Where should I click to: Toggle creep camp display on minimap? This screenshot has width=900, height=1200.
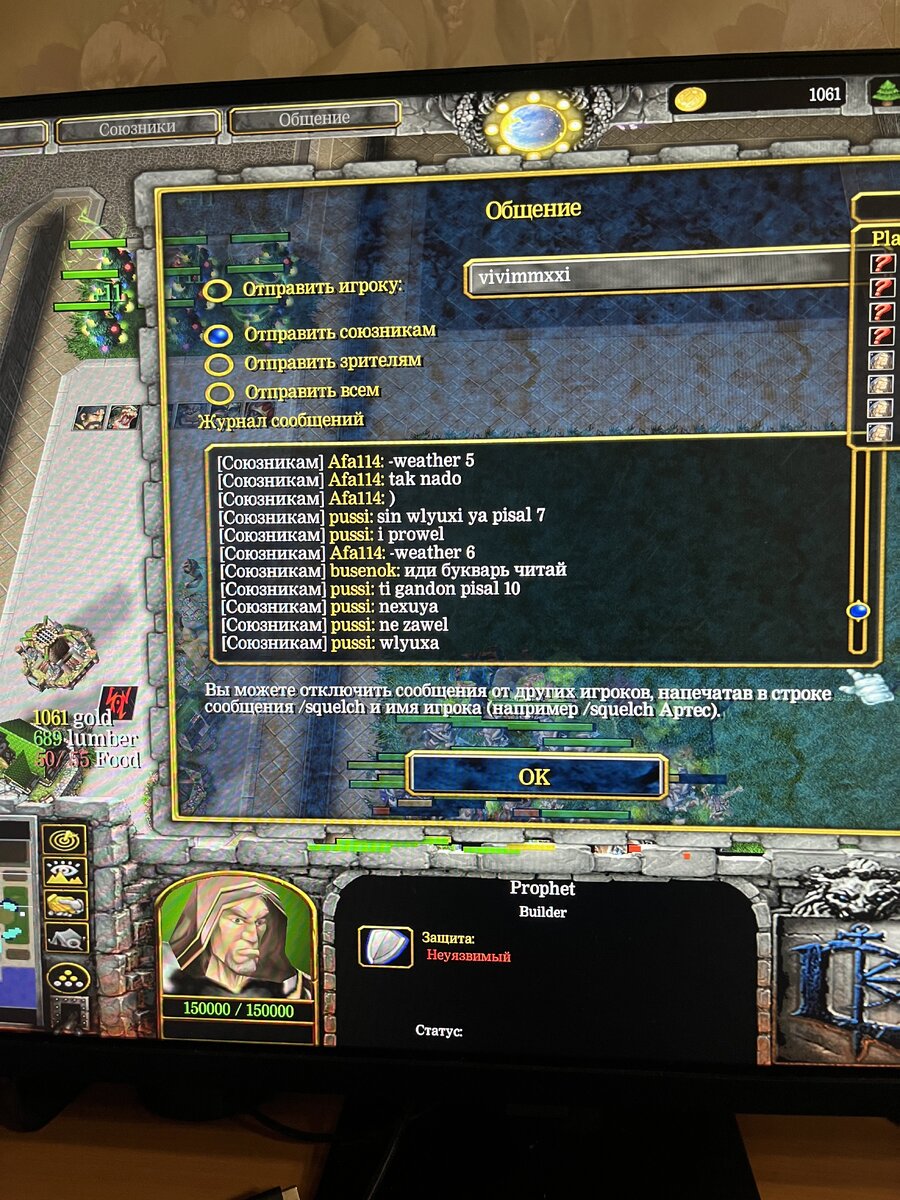[x=65, y=938]
